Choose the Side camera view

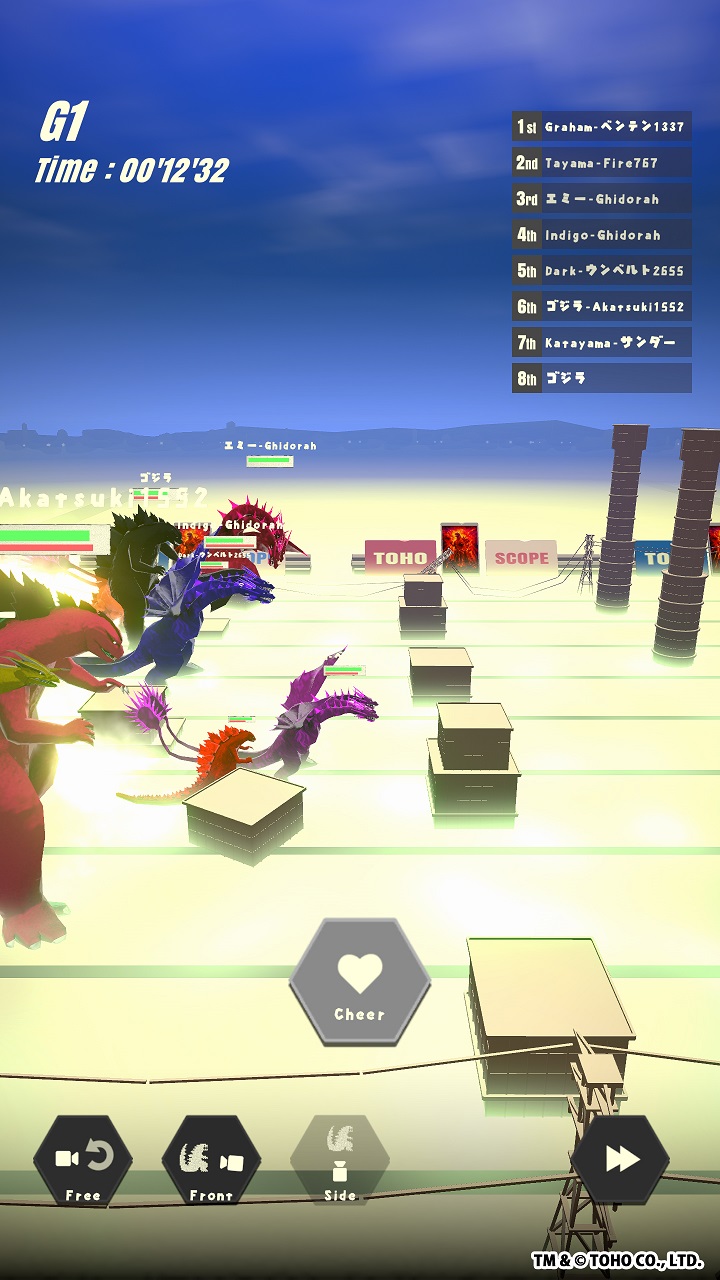coord(340,1161)
